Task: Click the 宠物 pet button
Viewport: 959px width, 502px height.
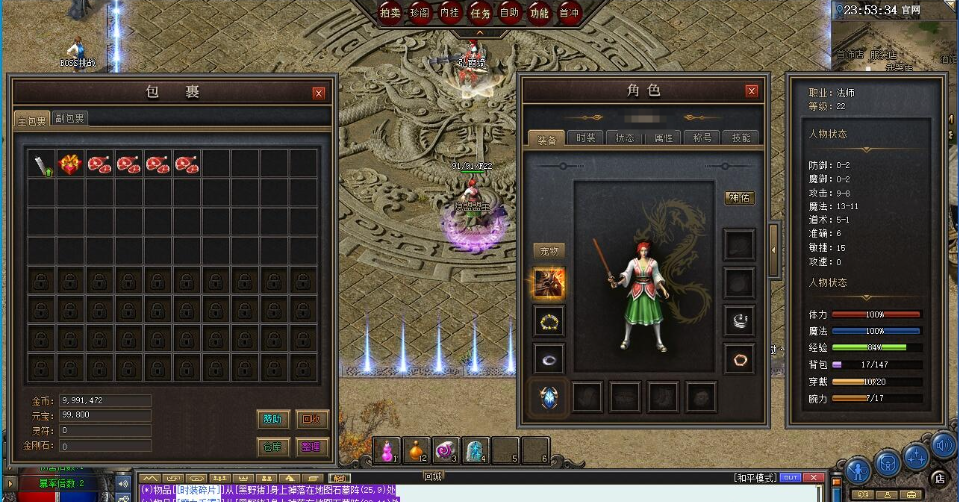Action: coord(549,250)
